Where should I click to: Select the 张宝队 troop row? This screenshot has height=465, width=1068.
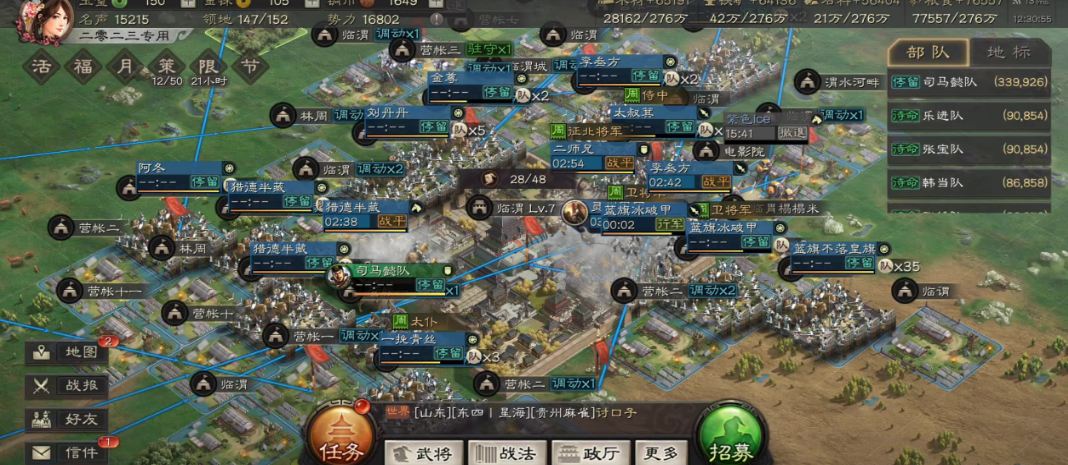(x=969, y=149)
